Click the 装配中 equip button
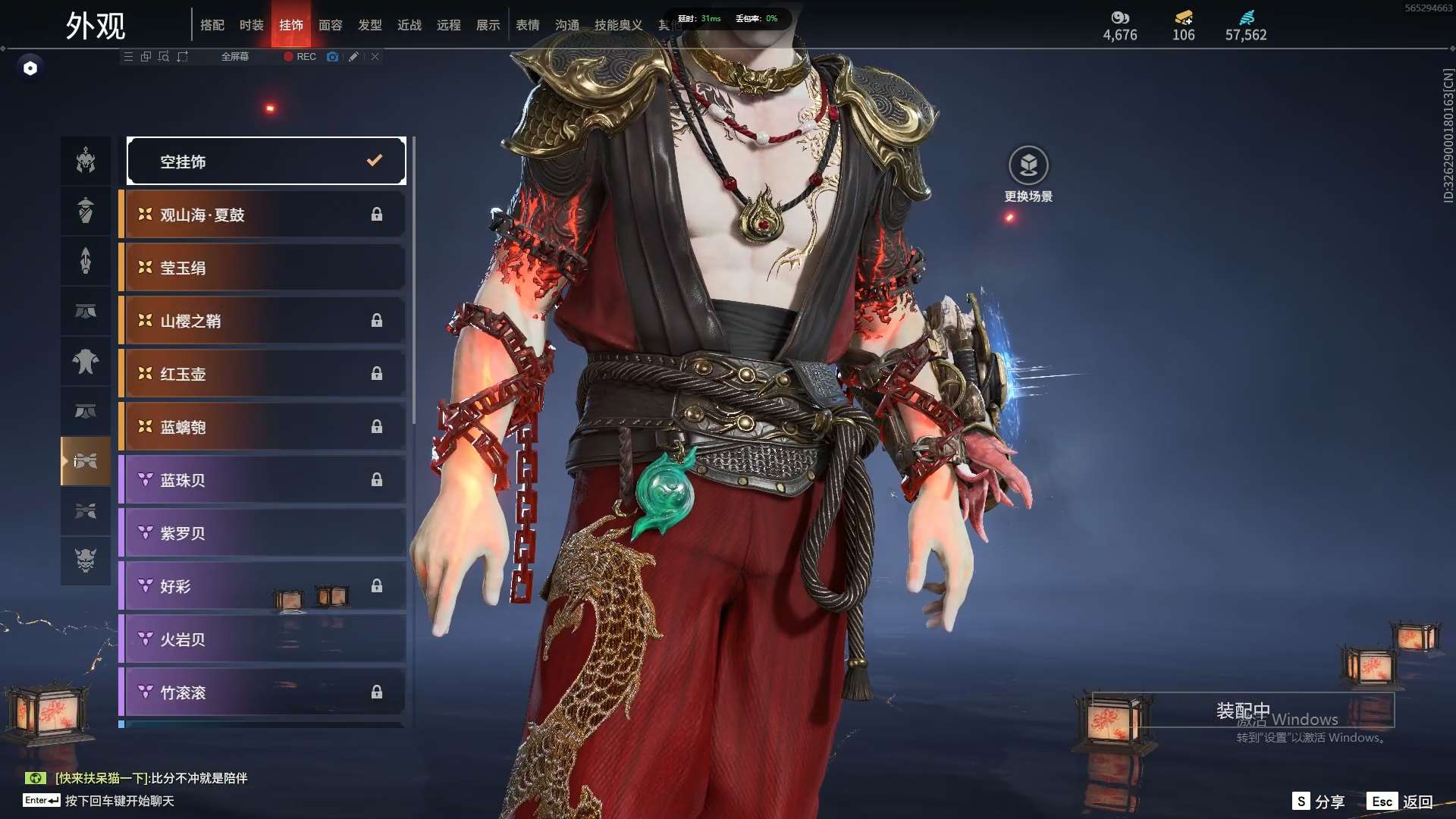 pos(1242,710)
